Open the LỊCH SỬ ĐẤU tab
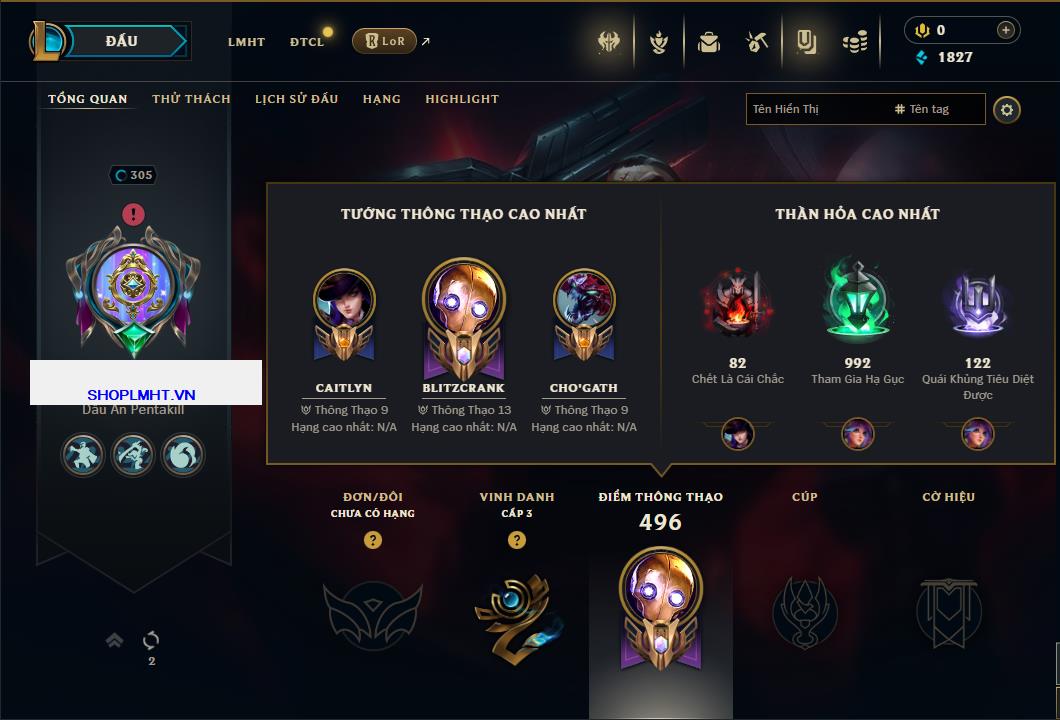Screen dimensions: 1060x720 coord(296,99)
